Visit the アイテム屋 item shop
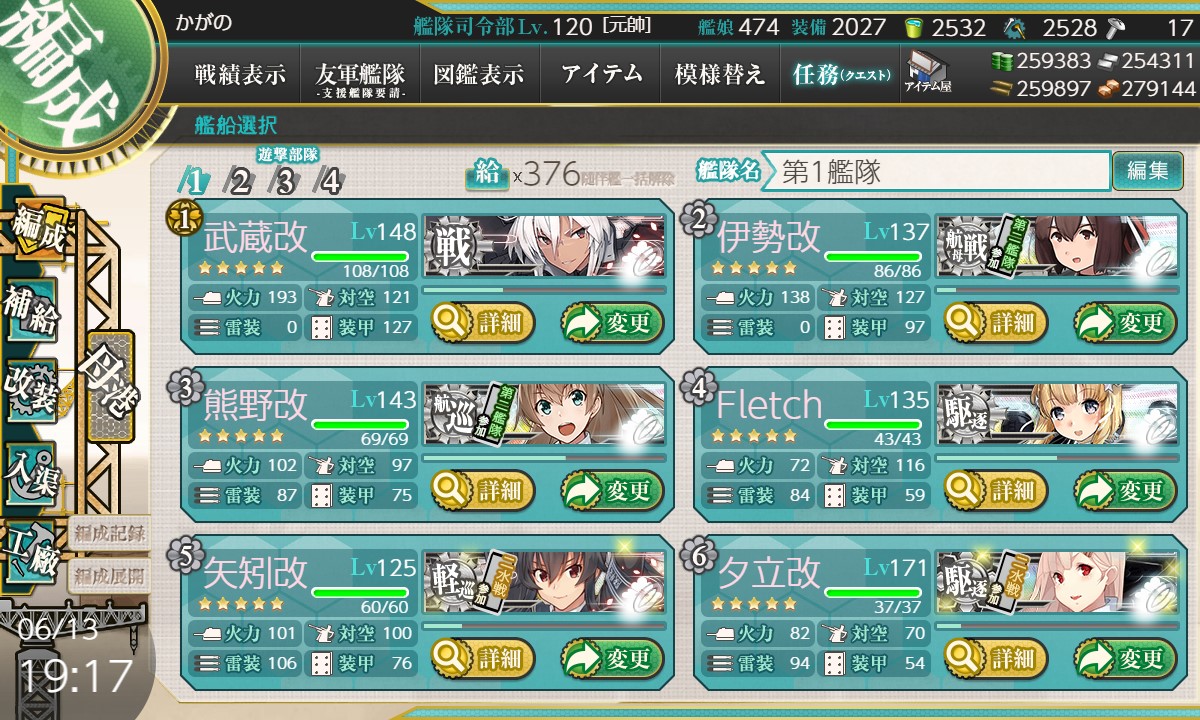Viewport: 1200px width, 720px height. point(928,73)
